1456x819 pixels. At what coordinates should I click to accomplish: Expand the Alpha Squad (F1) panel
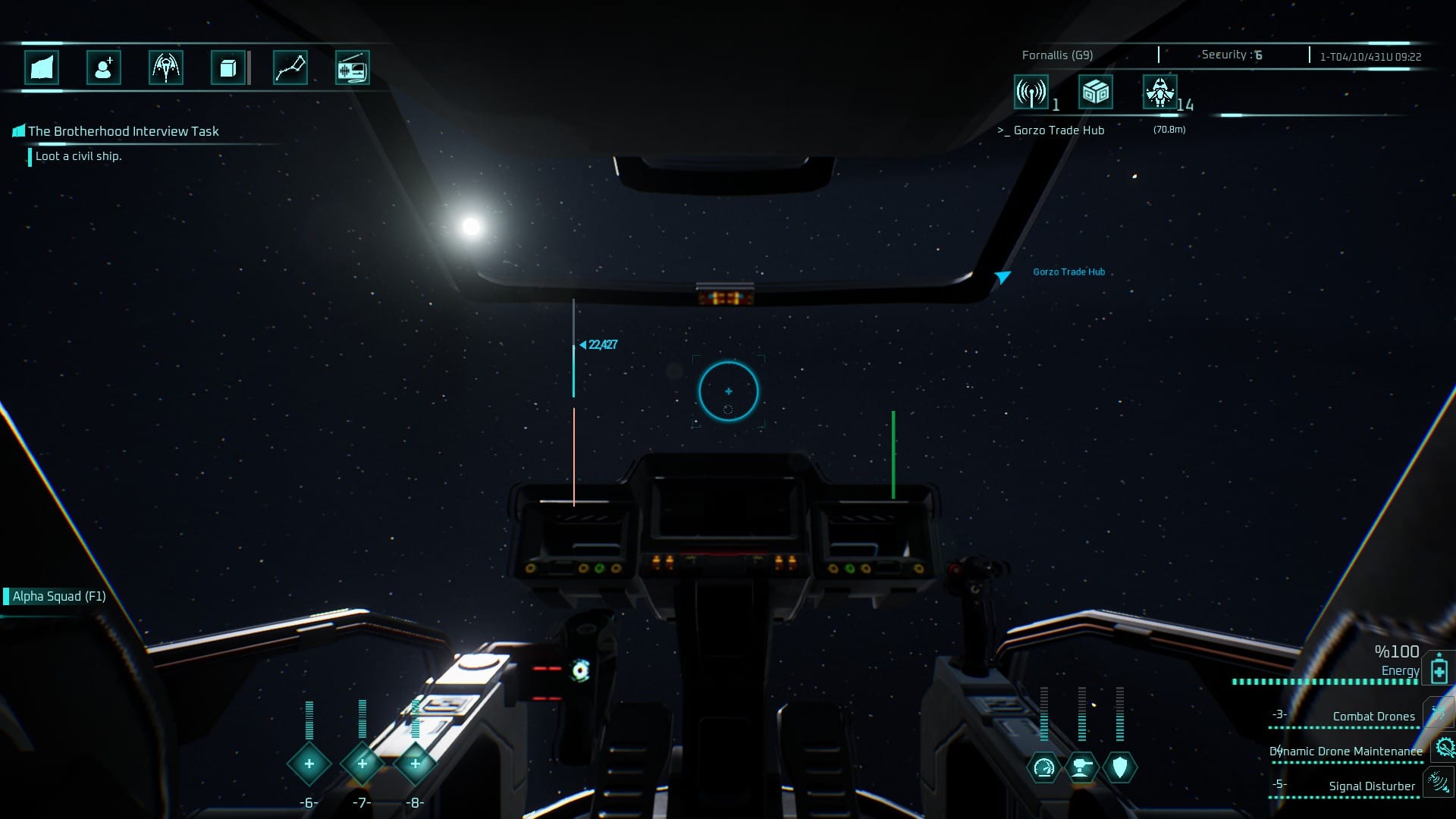tap(57, 596)
